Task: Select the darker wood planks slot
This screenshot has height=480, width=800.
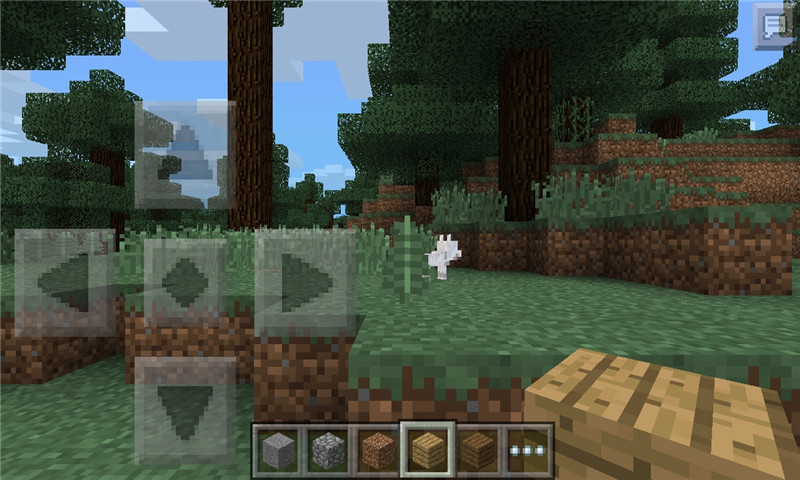Action: 478,451
